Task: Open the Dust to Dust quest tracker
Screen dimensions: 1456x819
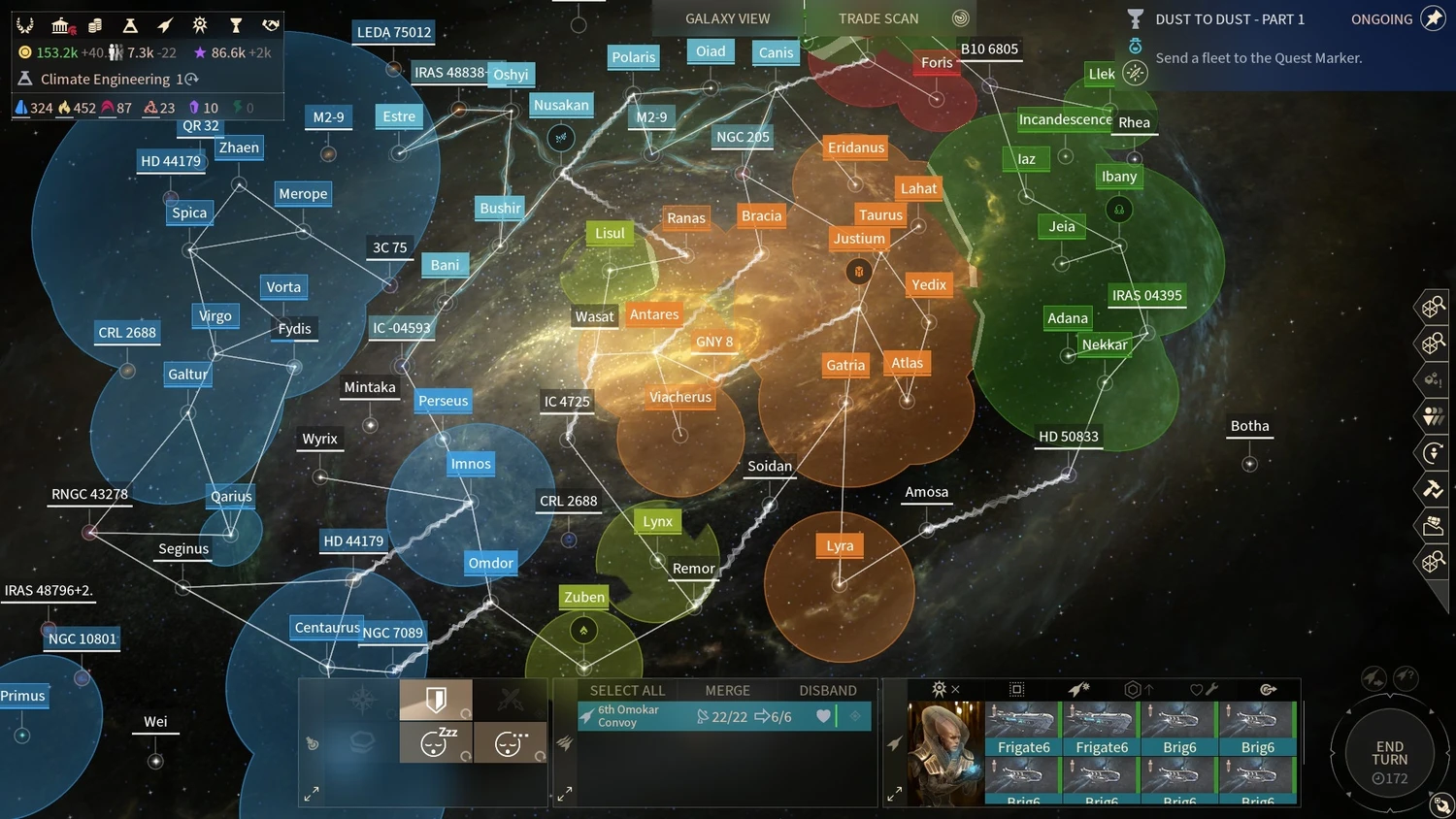Action: (x=1229, y=19)
